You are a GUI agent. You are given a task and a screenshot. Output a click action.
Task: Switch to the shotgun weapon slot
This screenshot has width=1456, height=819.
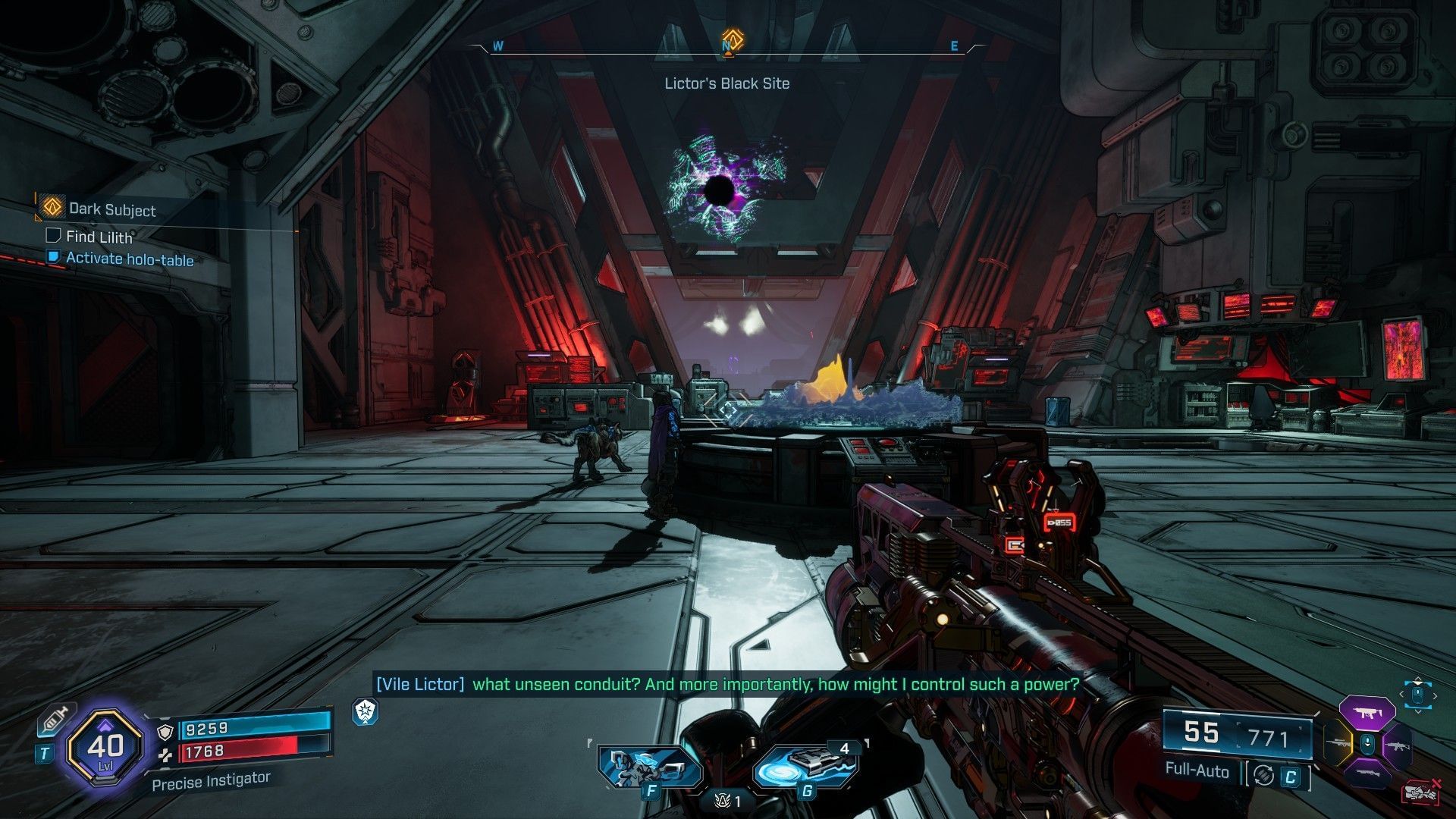click(1367, 775)
